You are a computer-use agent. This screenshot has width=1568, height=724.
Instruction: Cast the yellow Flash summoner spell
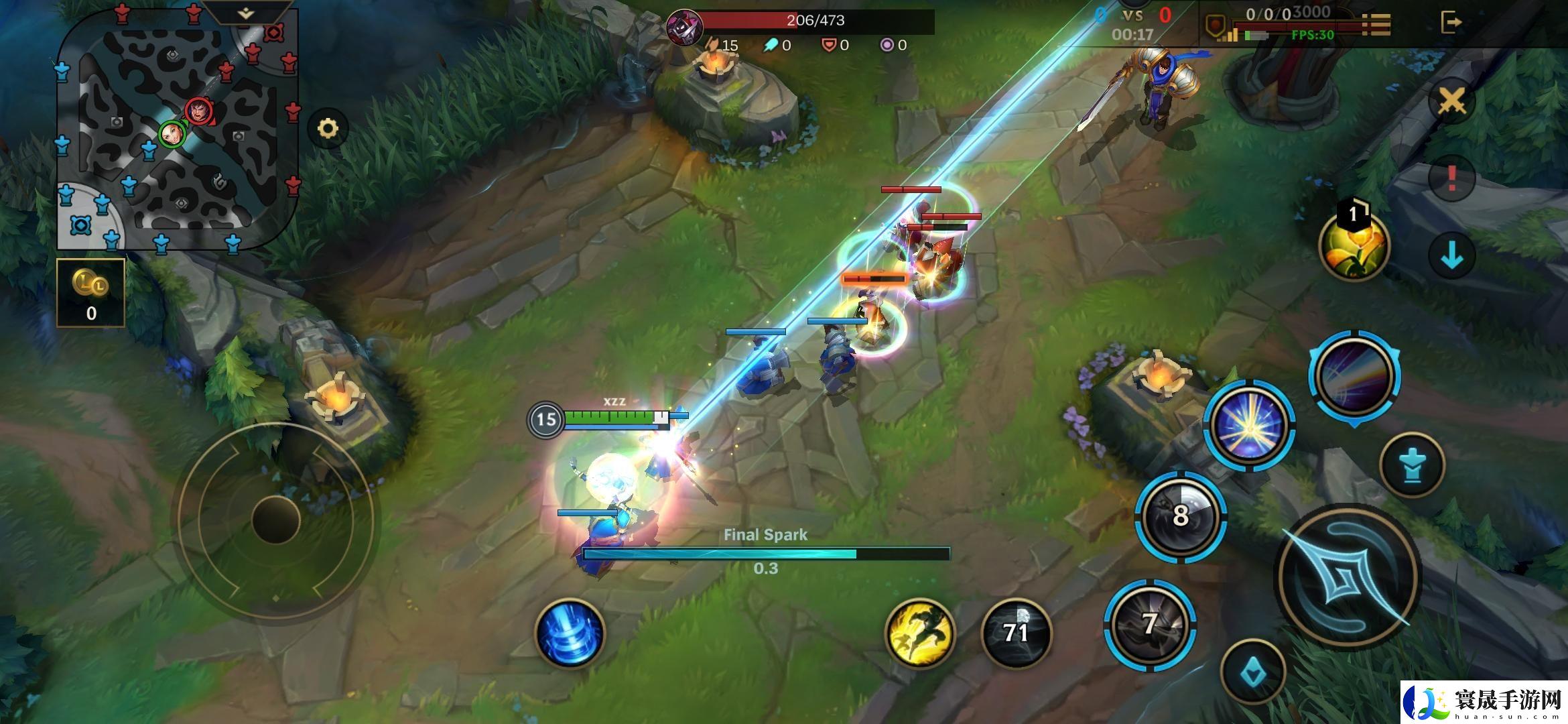coord(921,633)
